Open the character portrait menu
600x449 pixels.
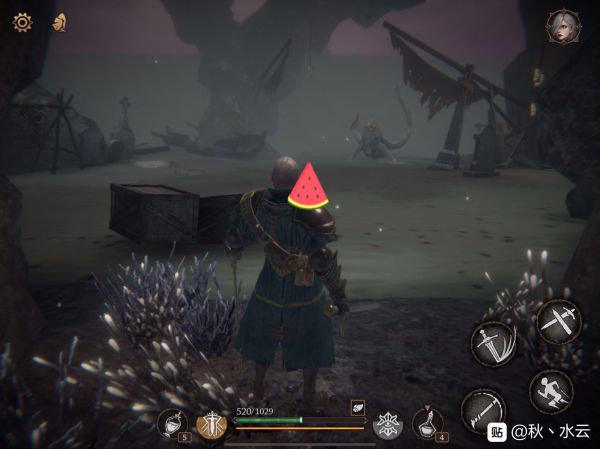coord(564,26)
